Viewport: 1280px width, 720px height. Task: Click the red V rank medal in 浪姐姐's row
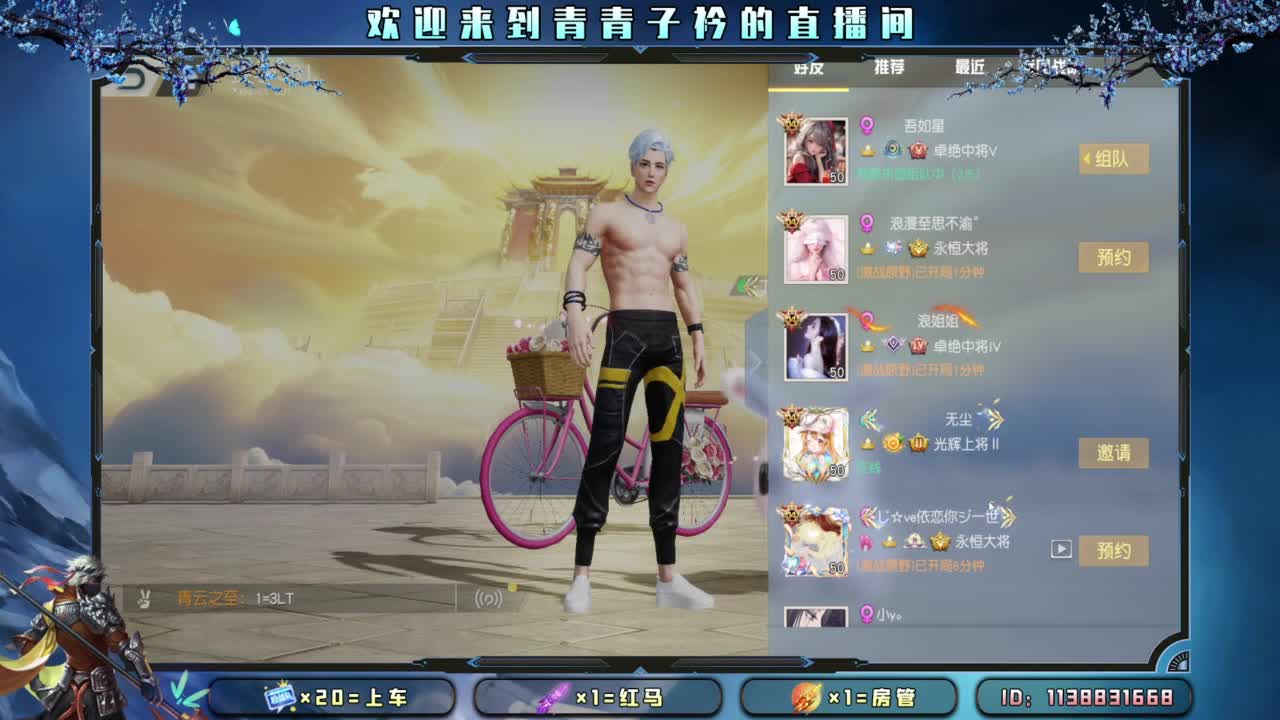pos(916,345)
